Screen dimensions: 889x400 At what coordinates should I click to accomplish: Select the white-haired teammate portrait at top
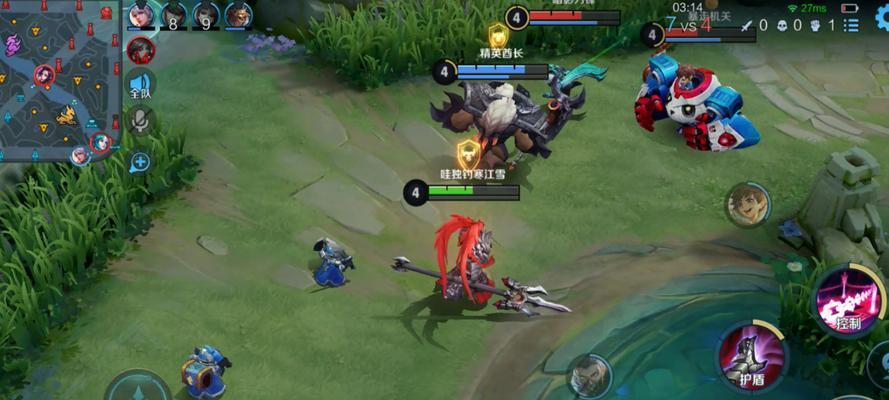(140, 15)
